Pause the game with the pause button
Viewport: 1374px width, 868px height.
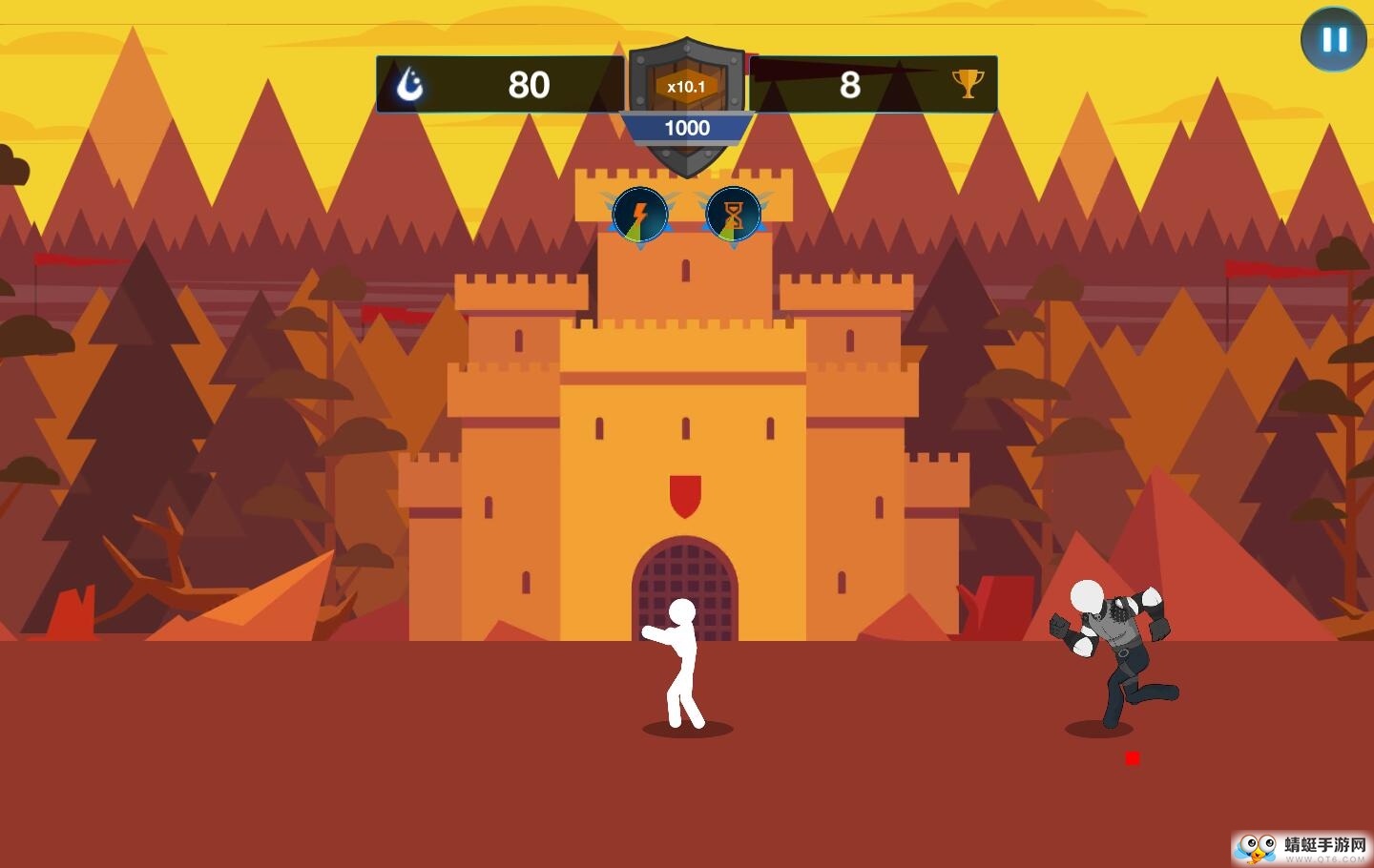tap(1333, 40)
